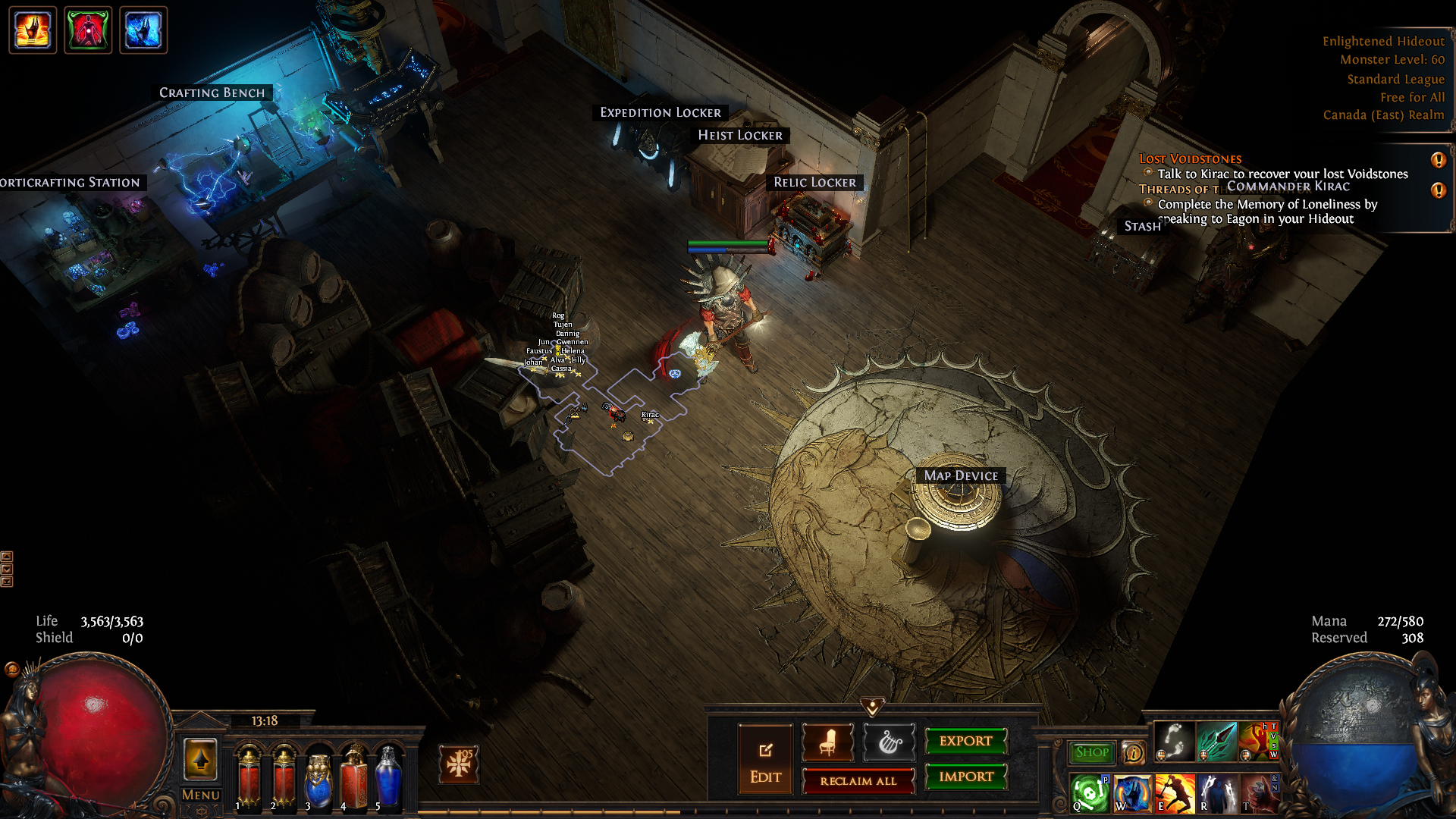
Task: Activate the green skull skill on Q
Action: (x=1090, y=793)
